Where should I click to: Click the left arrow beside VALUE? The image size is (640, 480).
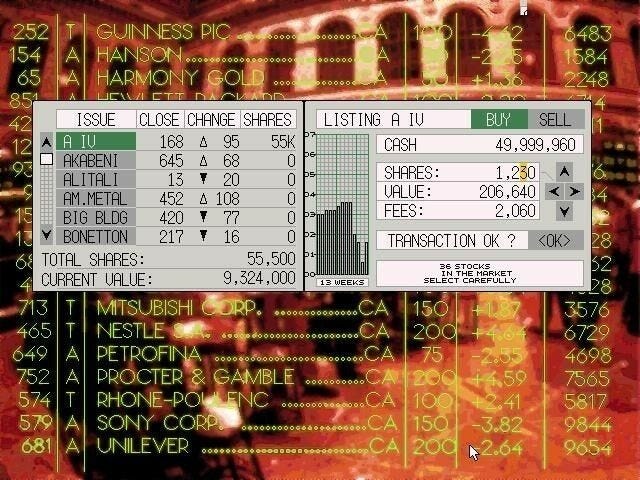[554, 191]
